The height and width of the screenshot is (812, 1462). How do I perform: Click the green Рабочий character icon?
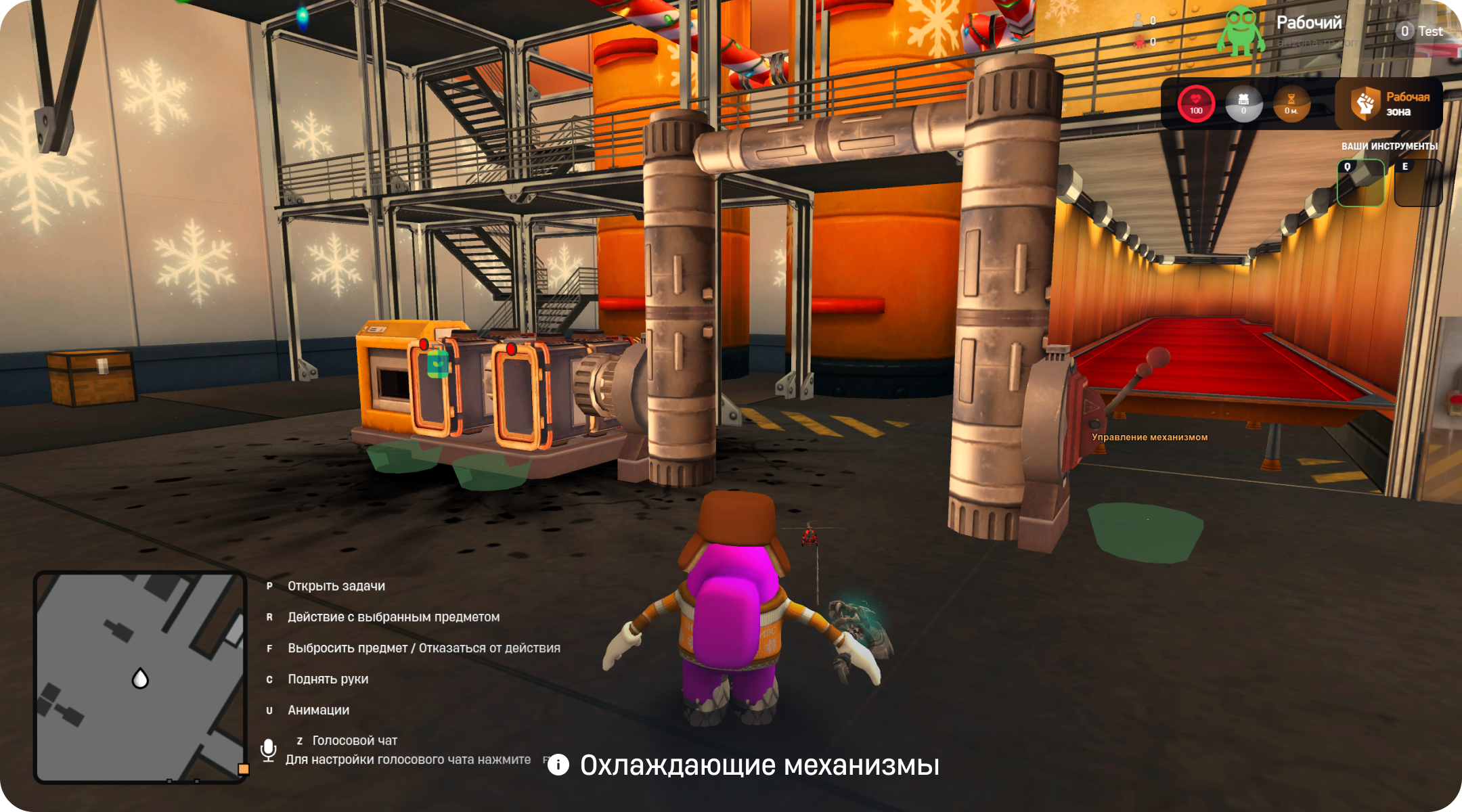coord(1240,31)
